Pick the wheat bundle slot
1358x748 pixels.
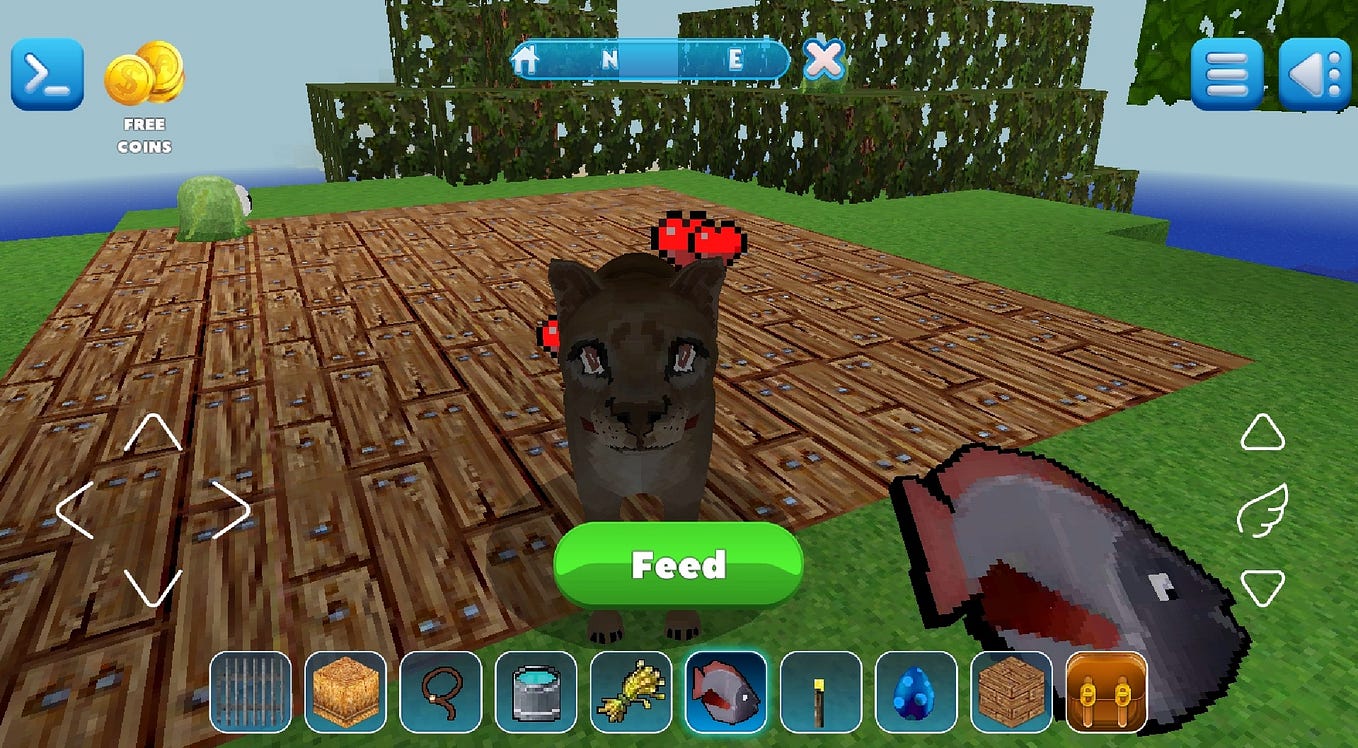631,691
